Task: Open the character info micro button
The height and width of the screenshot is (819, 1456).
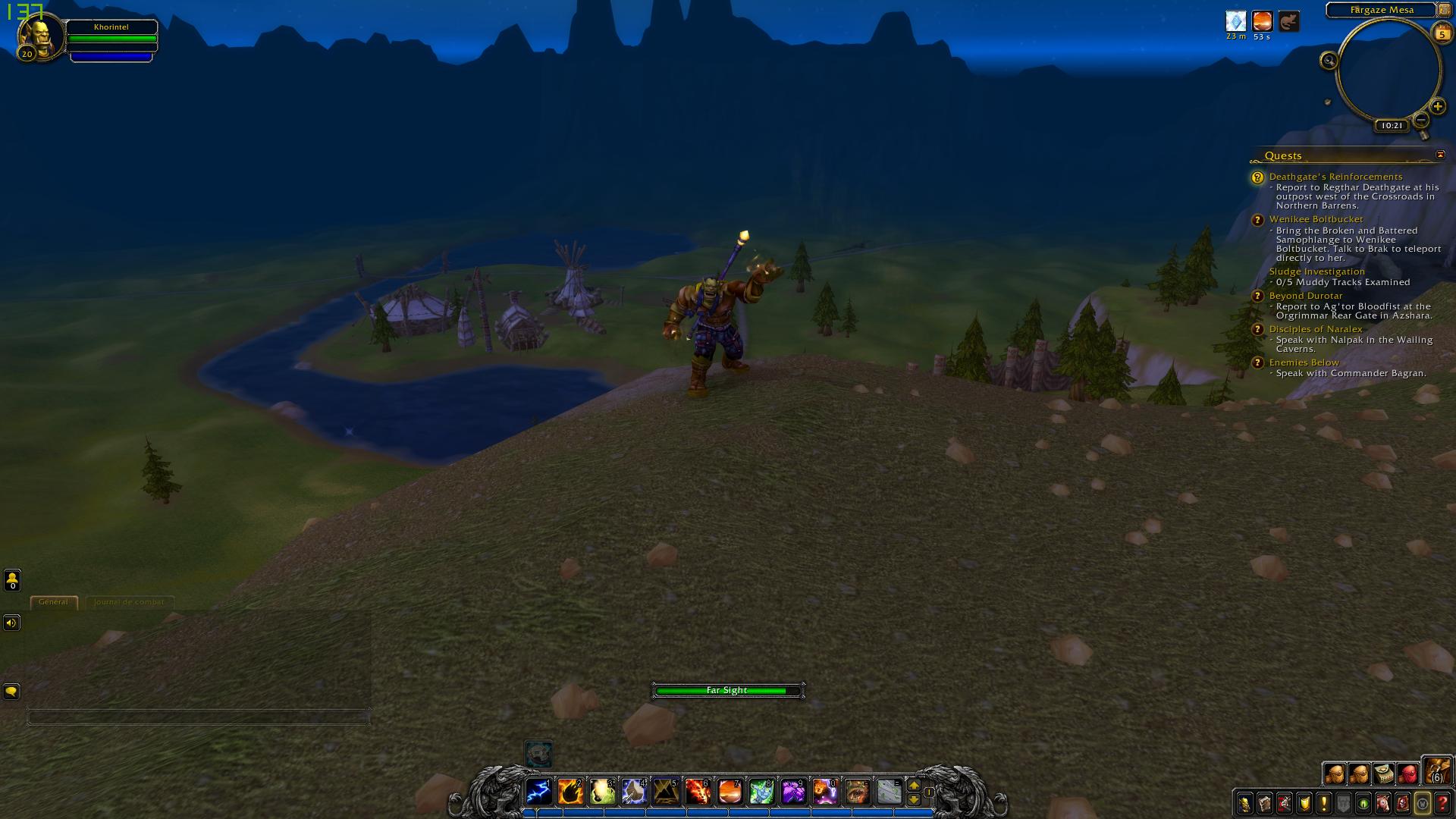Action: (1245, 803)
